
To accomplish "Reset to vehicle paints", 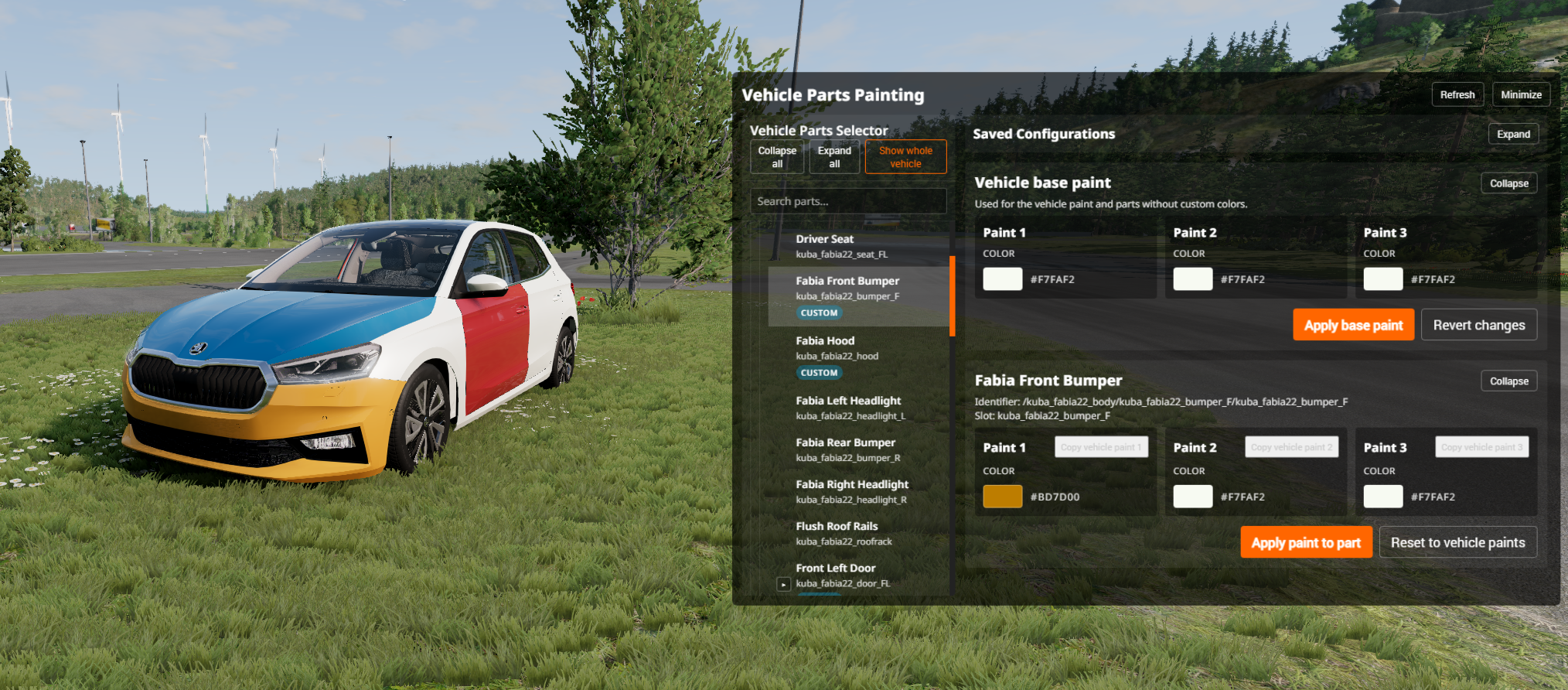I will pyautogui.click(x=1457, y=542).
